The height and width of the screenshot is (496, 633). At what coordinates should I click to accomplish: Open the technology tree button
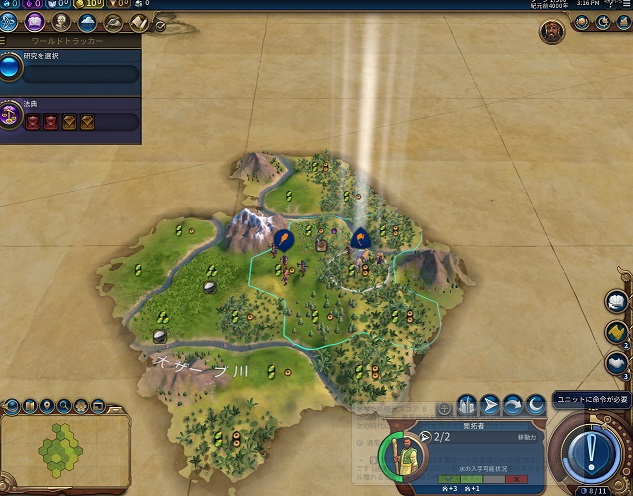coord(10,20)
